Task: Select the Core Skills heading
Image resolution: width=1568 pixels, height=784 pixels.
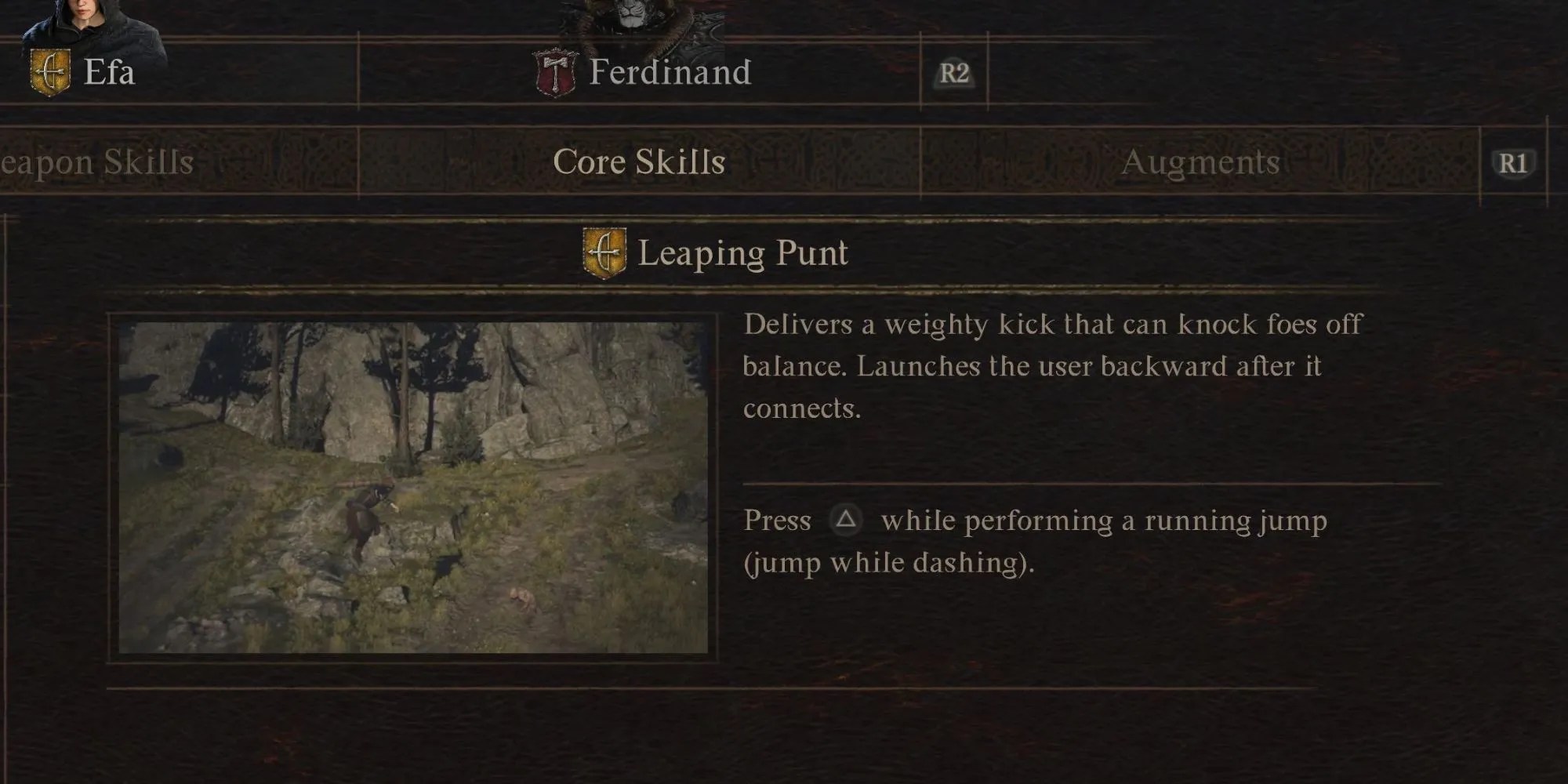Action: coord(637,162)
